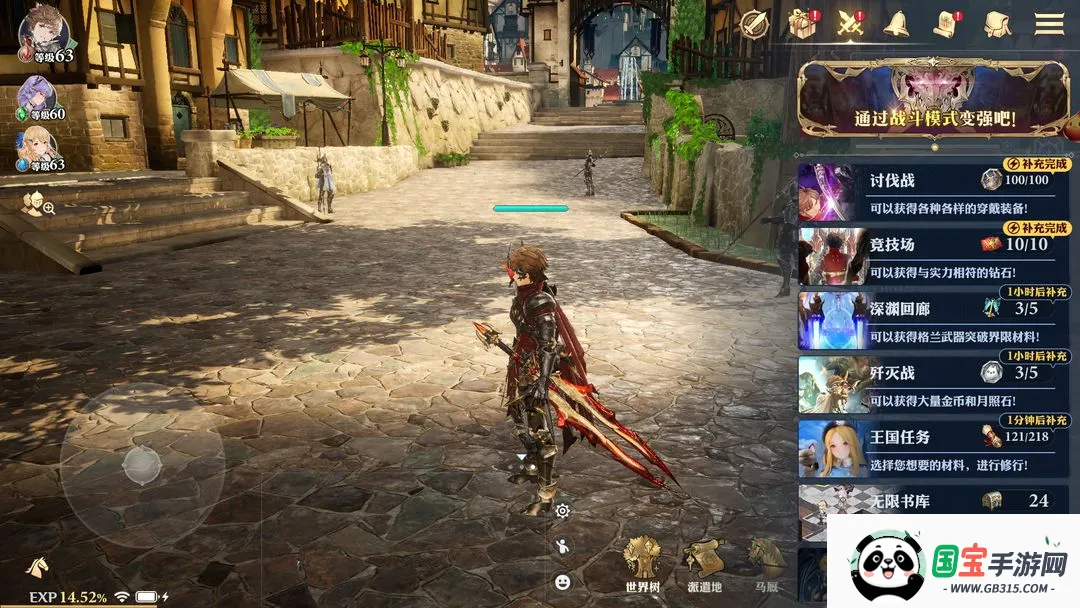Tap the 通过战斗模式变强吧 banner

coord(933,100)
